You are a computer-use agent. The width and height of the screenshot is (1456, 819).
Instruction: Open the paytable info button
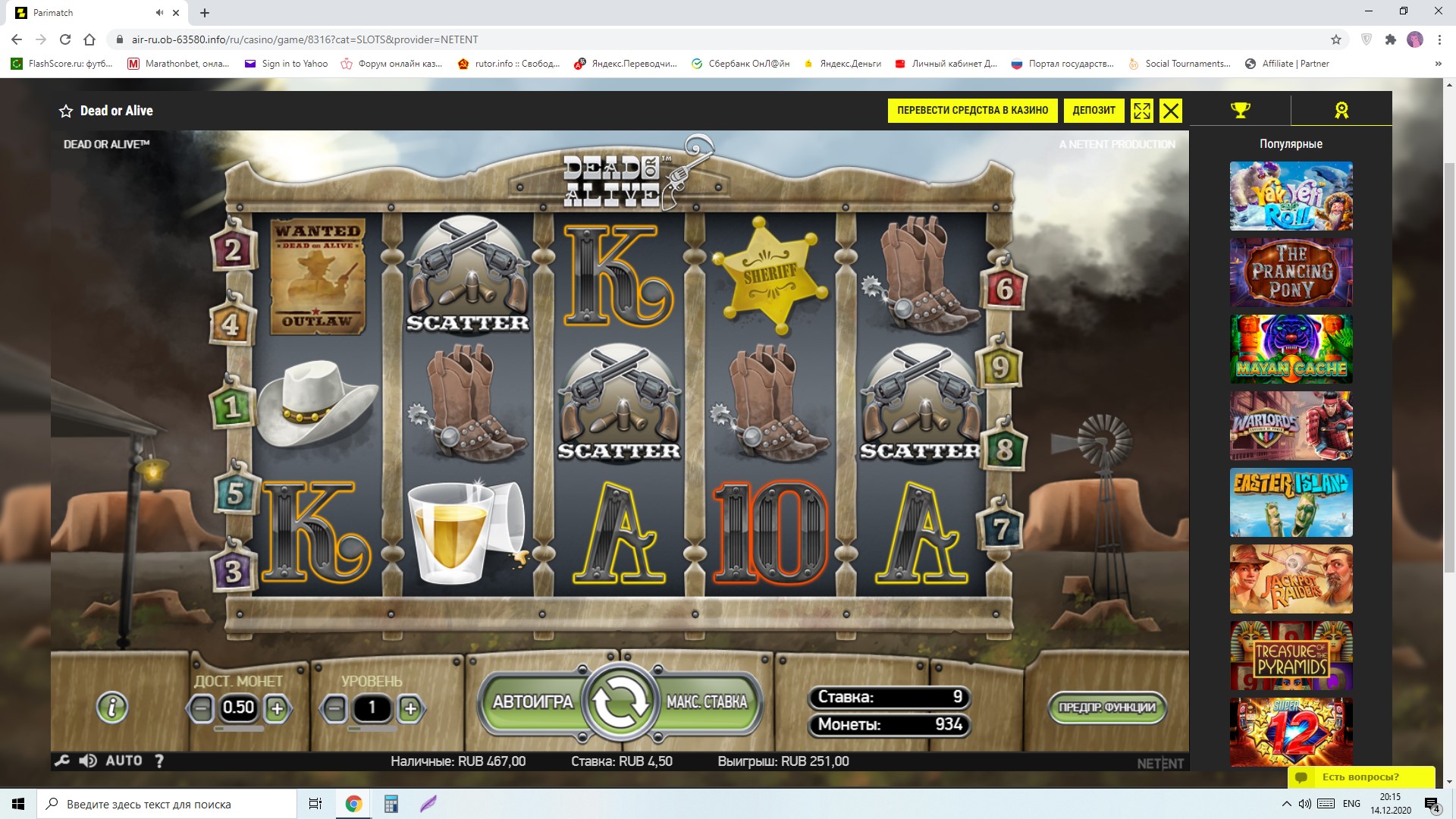pos(112,708)
